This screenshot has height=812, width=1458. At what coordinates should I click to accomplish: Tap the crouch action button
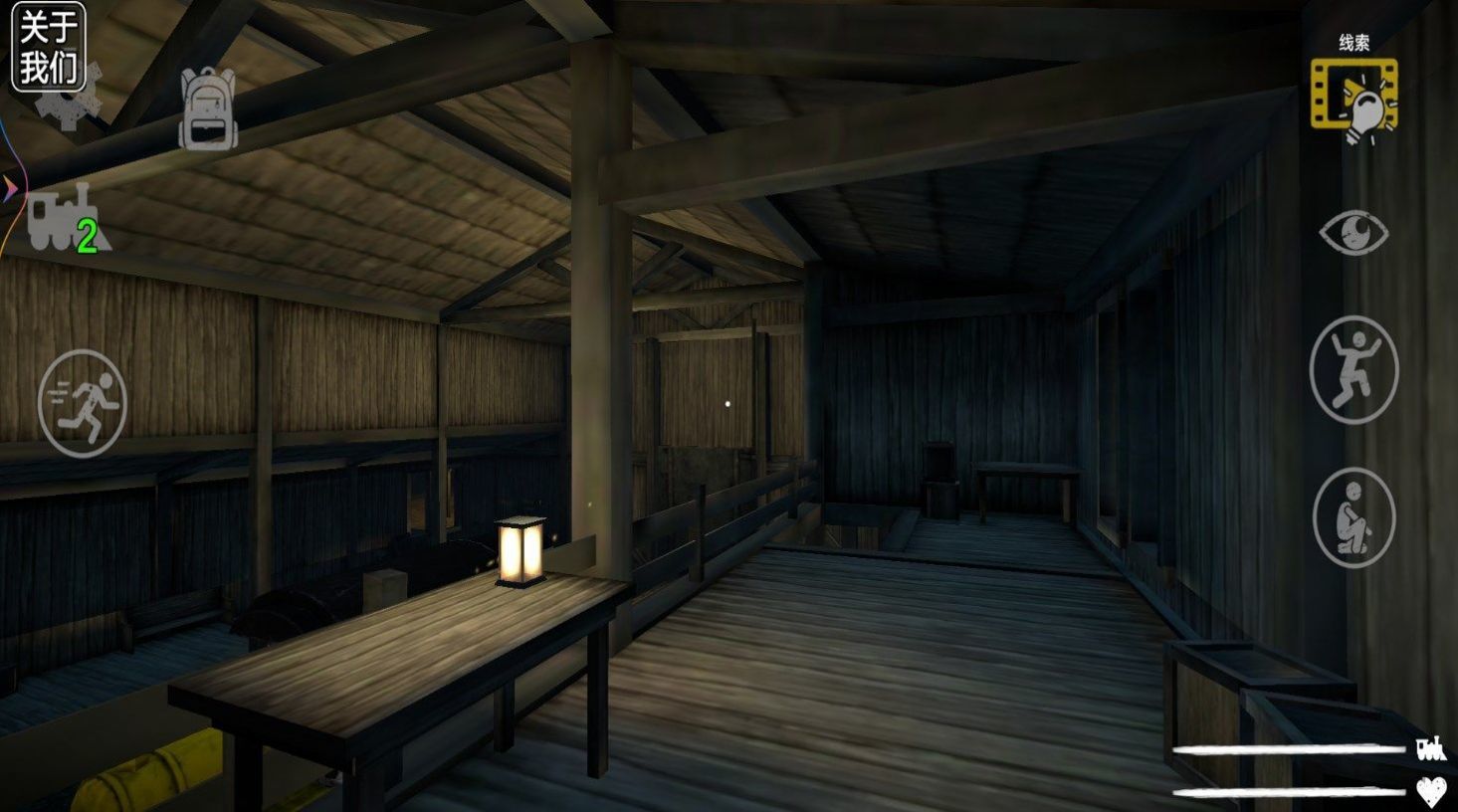pos(1354,517)
